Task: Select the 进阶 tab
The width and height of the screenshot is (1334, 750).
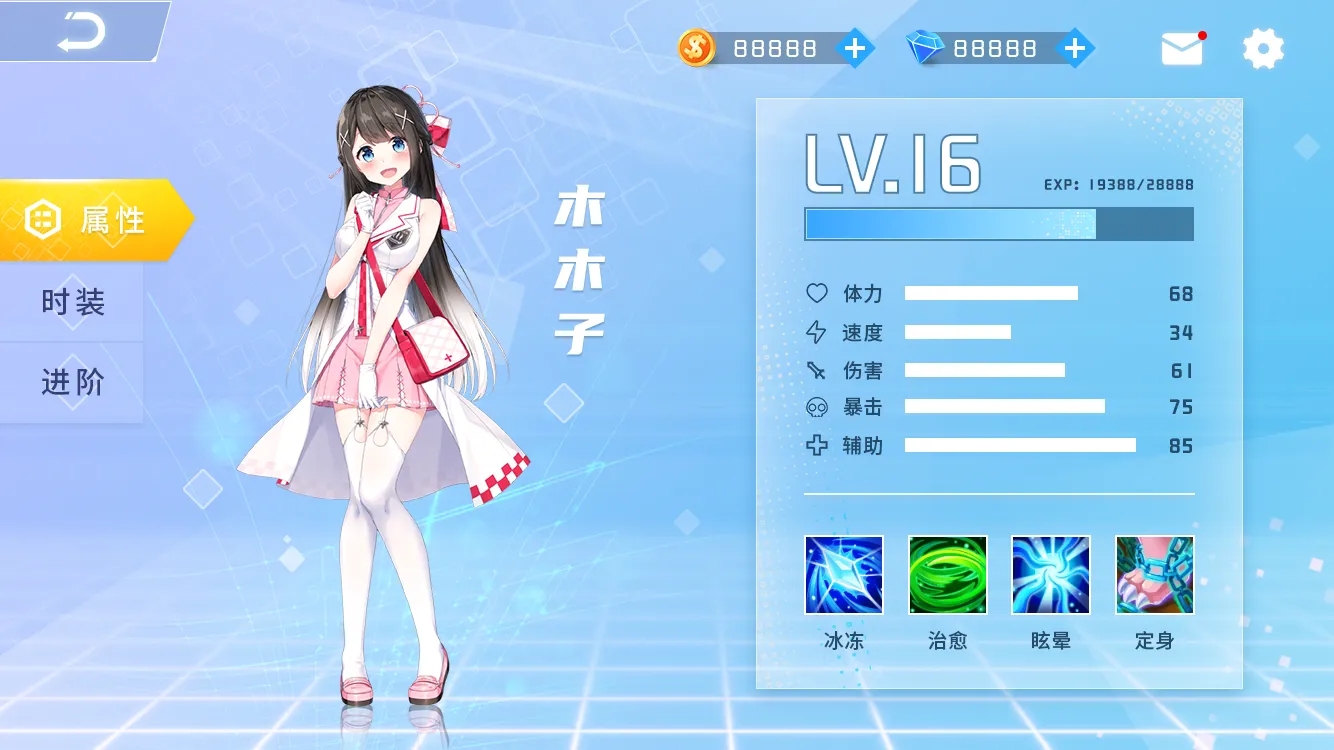Action: [72, 382]
